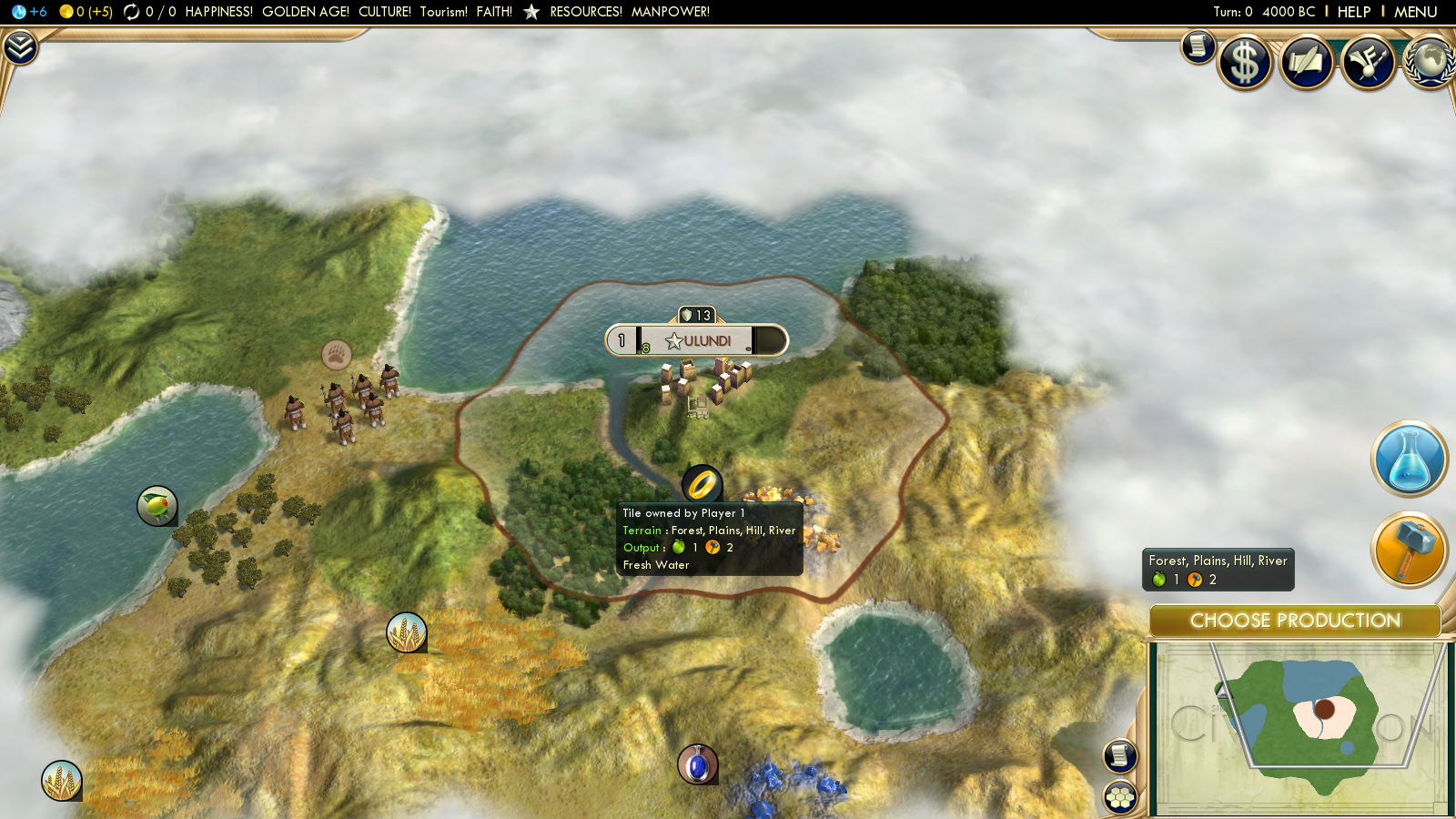Open the globe with laurel wreath button
Screen dimensions: 1456x819
click(x=1430, y=63)
